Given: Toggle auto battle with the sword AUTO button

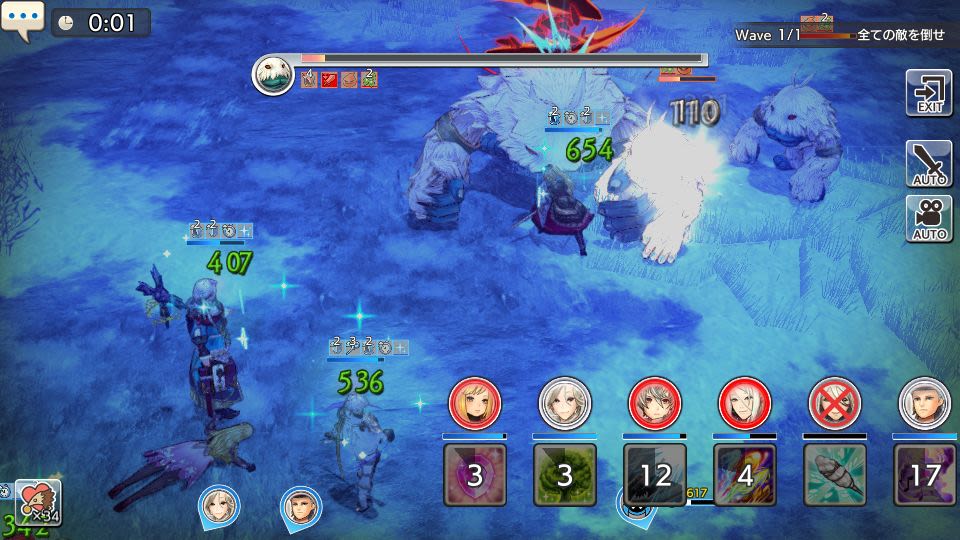Looking at the screenshot, I should (x=928, y=164).
